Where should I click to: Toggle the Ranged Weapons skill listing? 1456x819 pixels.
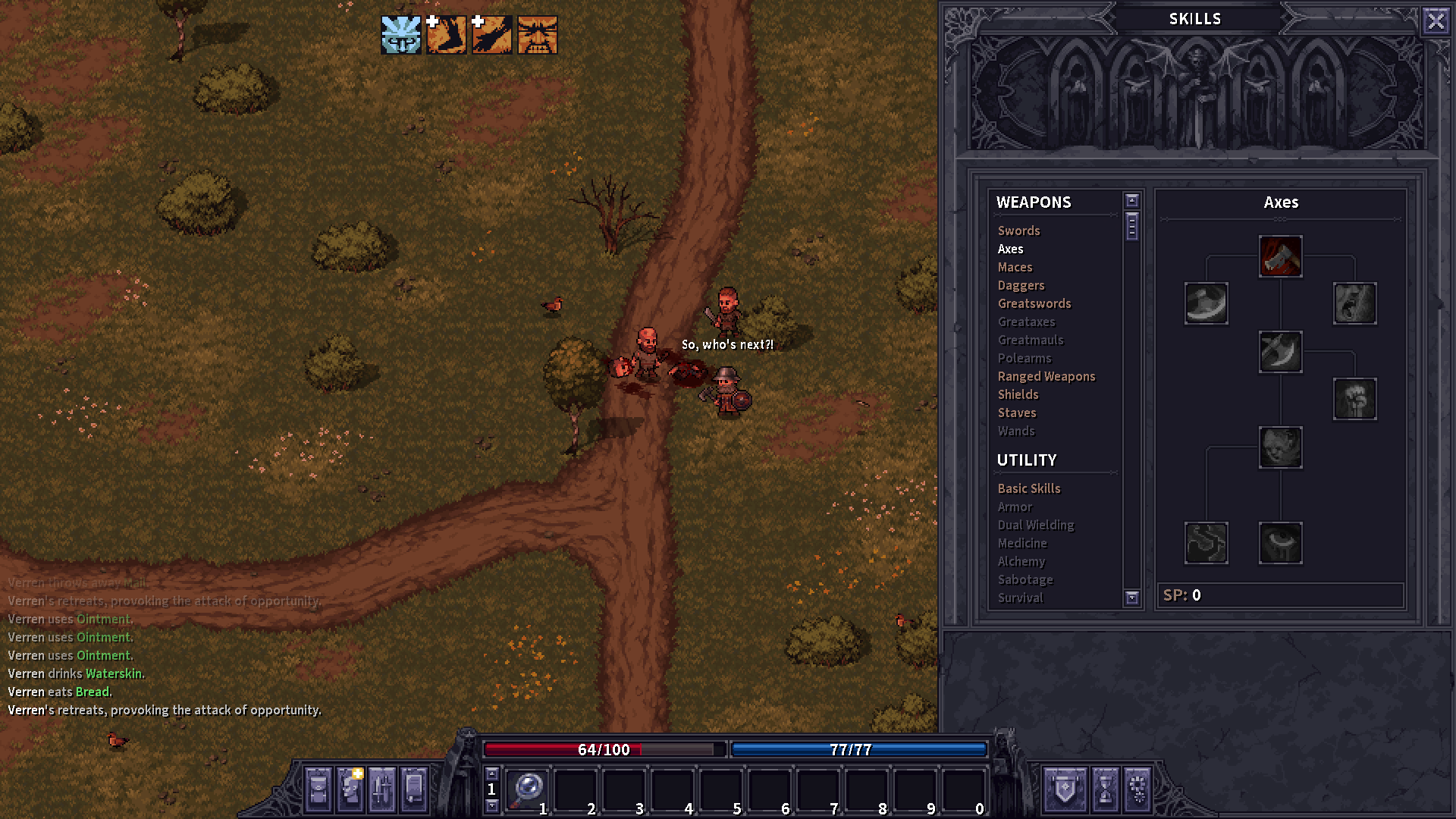pyautogui.click(x=1046, y=376)
